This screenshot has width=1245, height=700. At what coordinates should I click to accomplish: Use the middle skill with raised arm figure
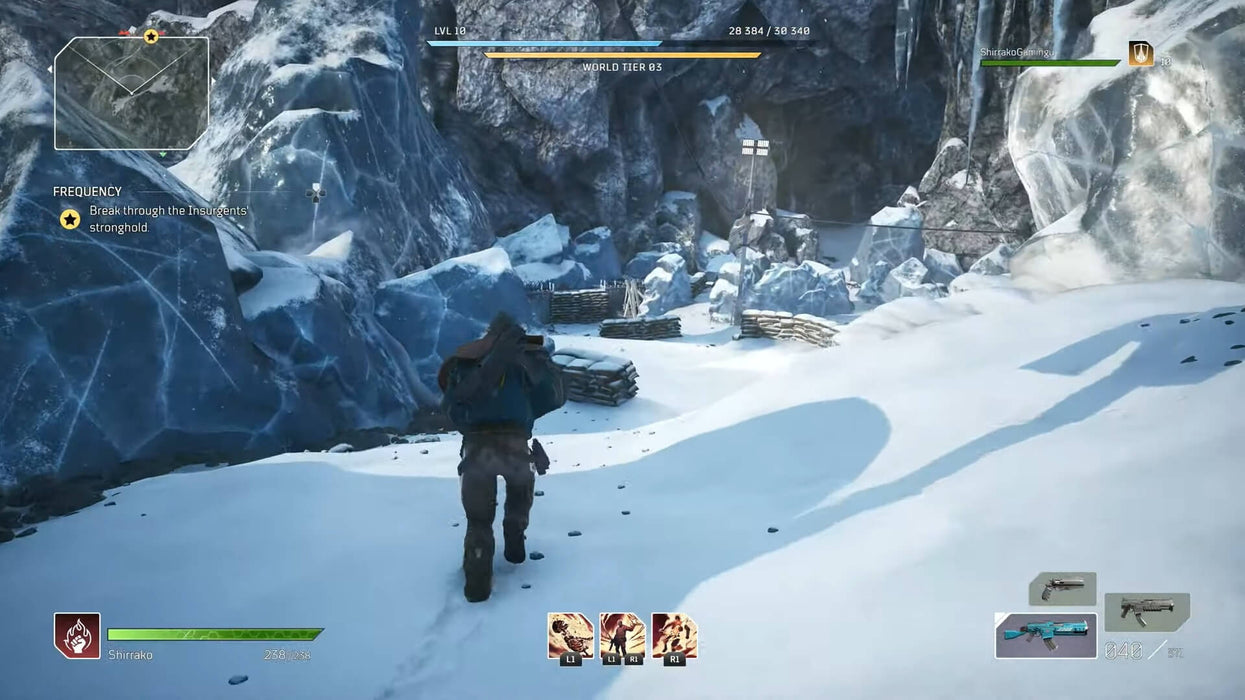pyautogui.click(x=622, y=636)
